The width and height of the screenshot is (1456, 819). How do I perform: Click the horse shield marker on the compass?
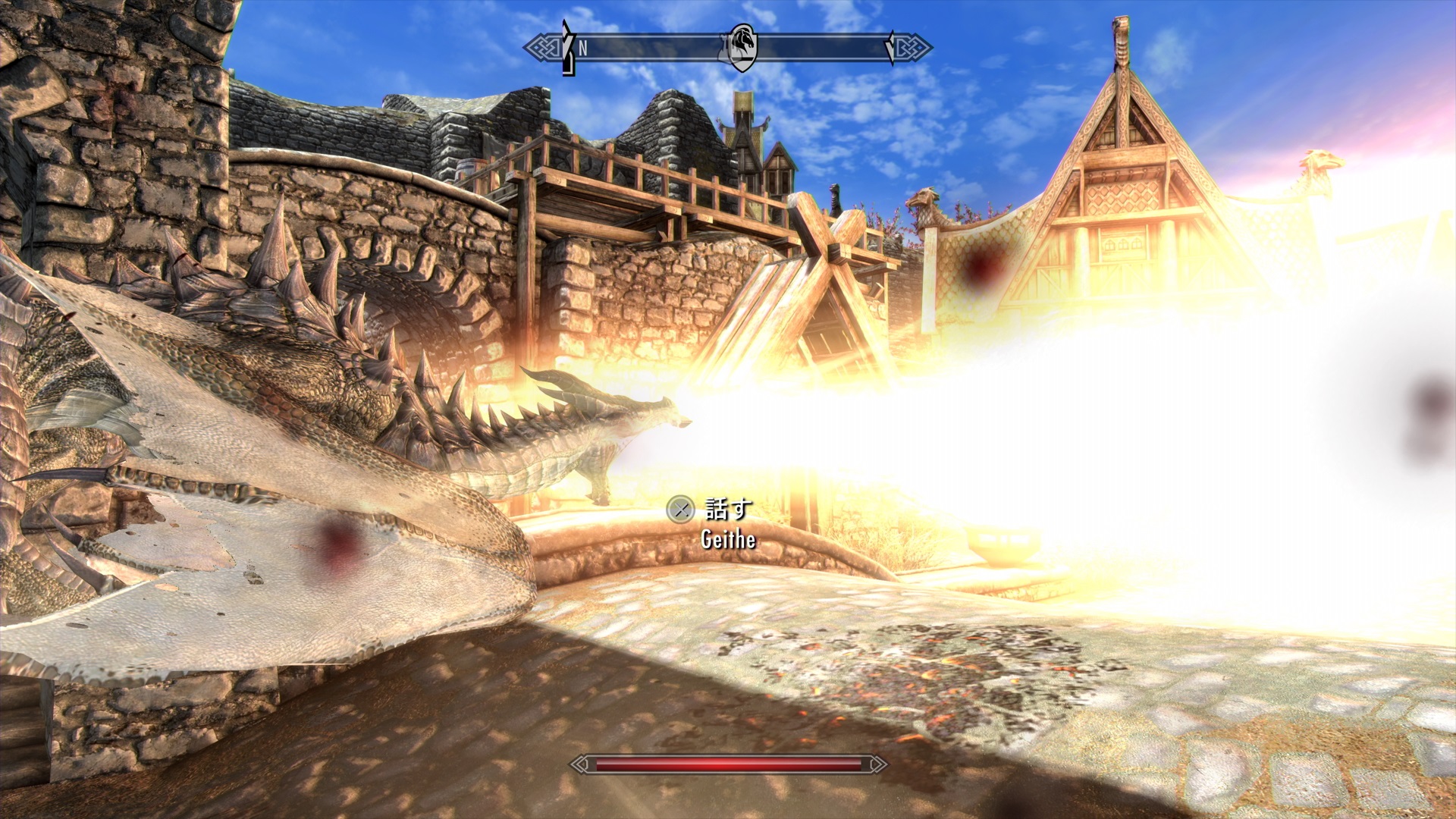(x=744, y=49)
